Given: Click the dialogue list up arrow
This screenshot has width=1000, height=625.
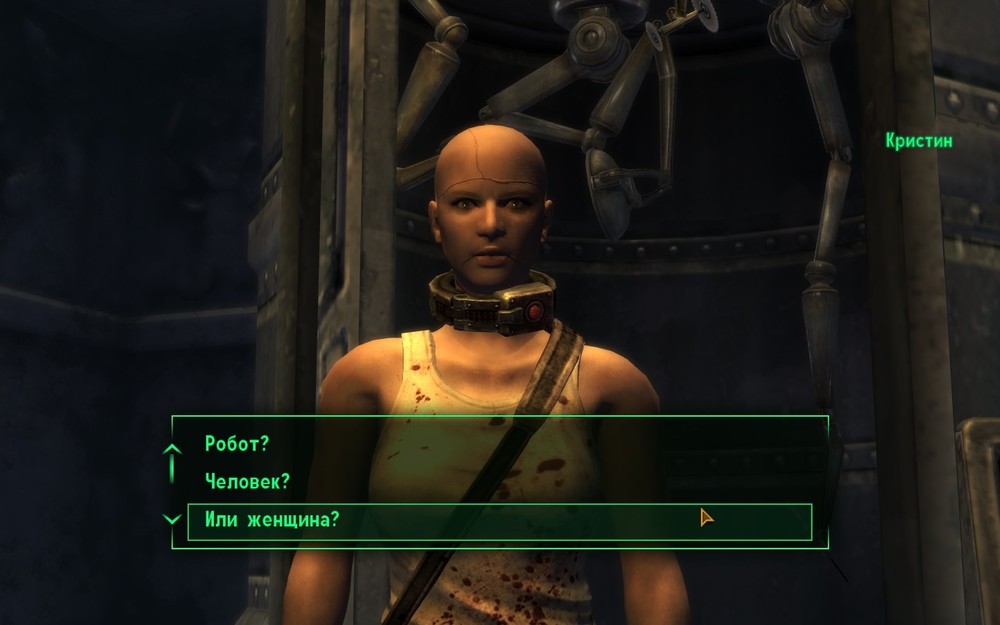Looking at the screenshot, I should [x=172, y=451].
